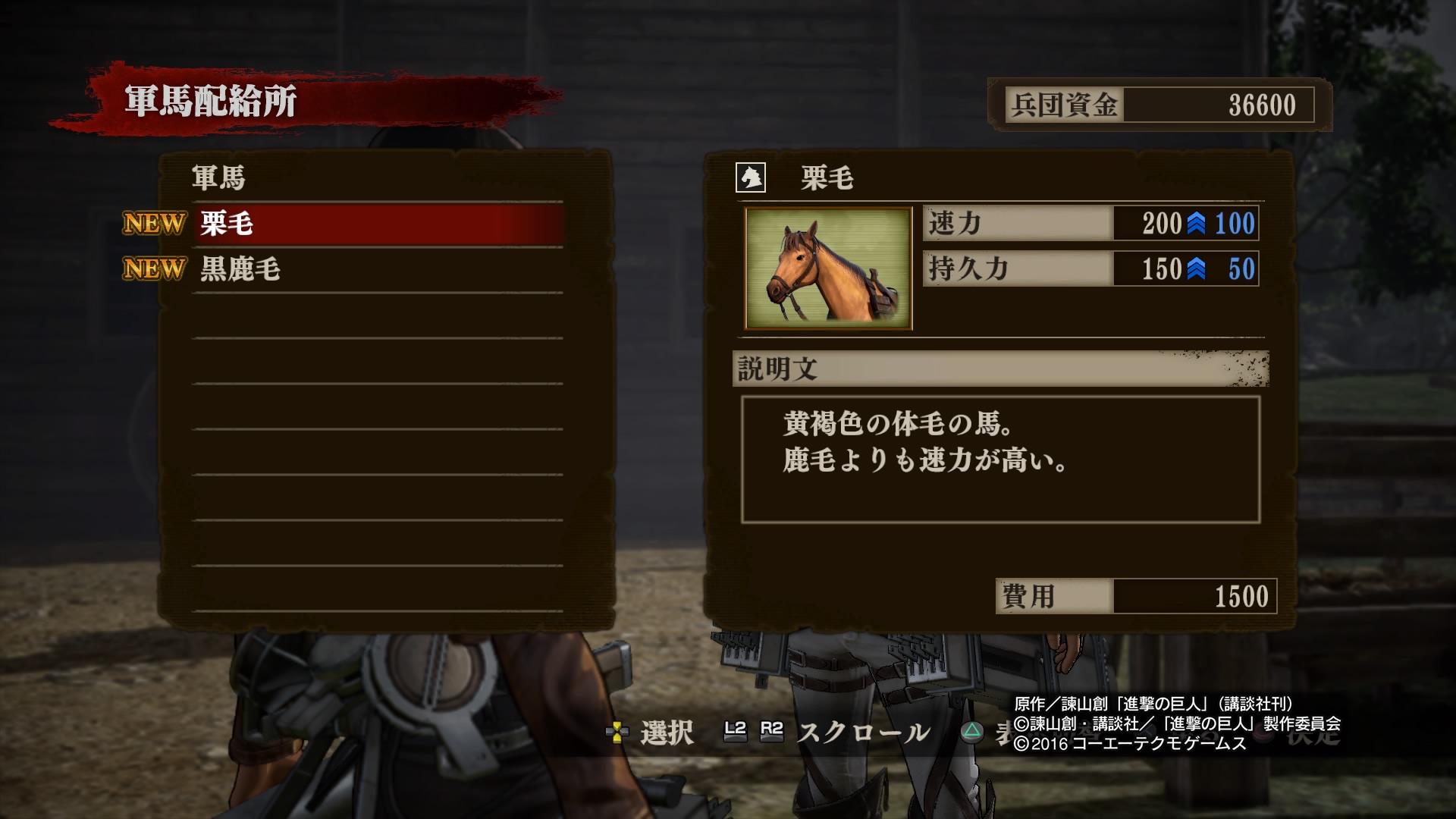Select the 栗毛 horse entry

pyautogui.click(x=378, y=224)
